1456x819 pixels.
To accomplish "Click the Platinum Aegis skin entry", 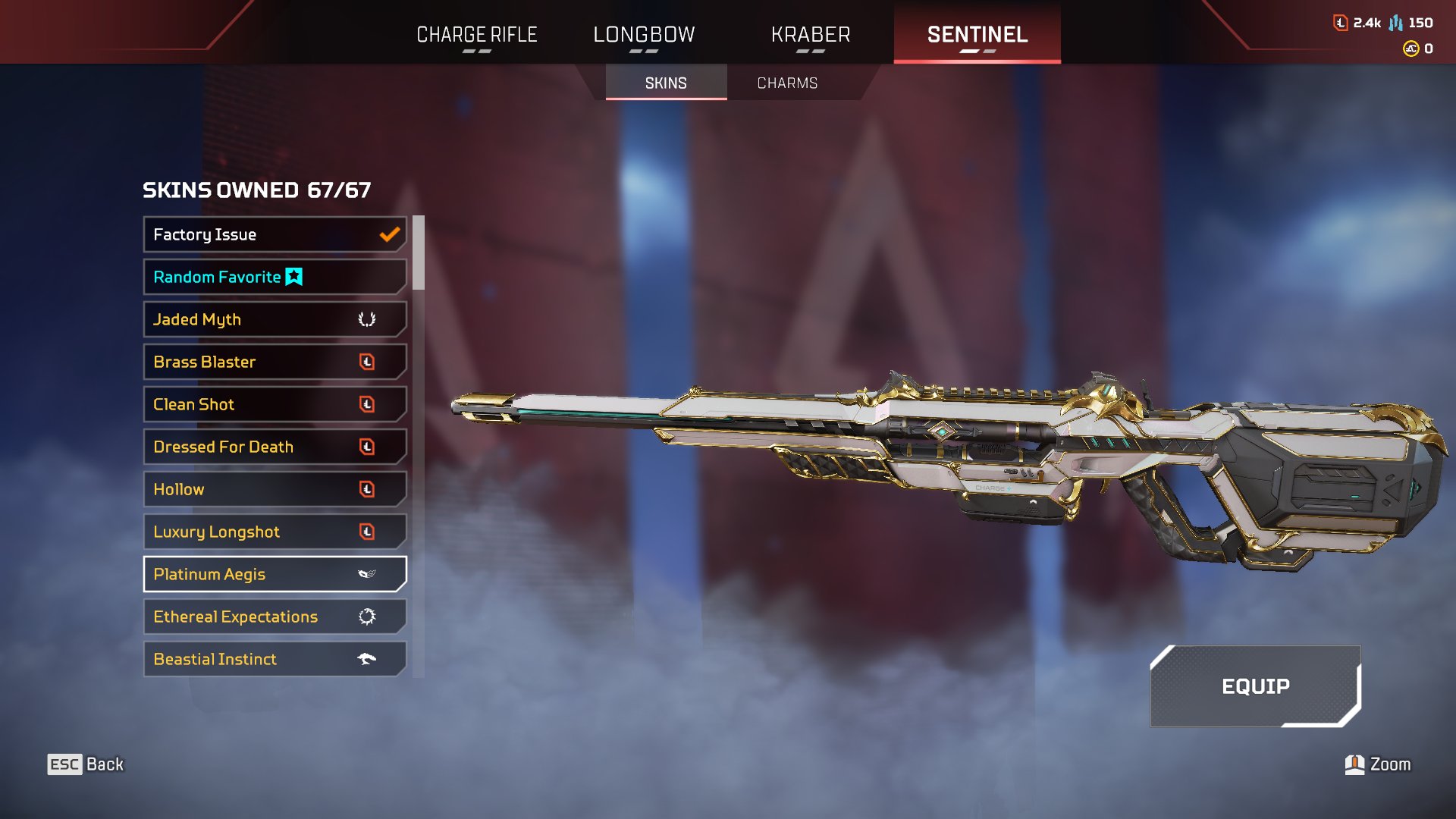I will click(275, 574).
